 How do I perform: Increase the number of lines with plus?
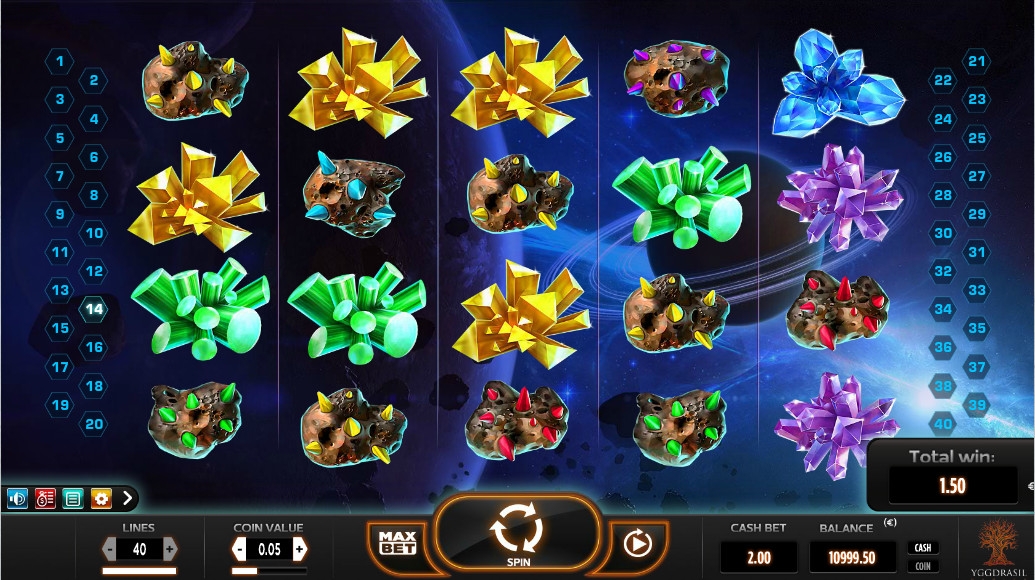coord(170,549)
